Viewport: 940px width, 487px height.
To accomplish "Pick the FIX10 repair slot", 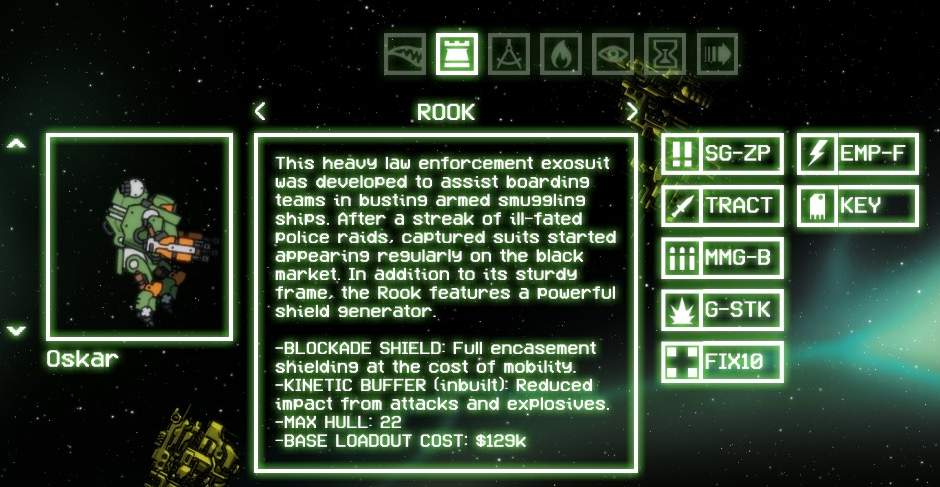I will [x=721, y=362].
